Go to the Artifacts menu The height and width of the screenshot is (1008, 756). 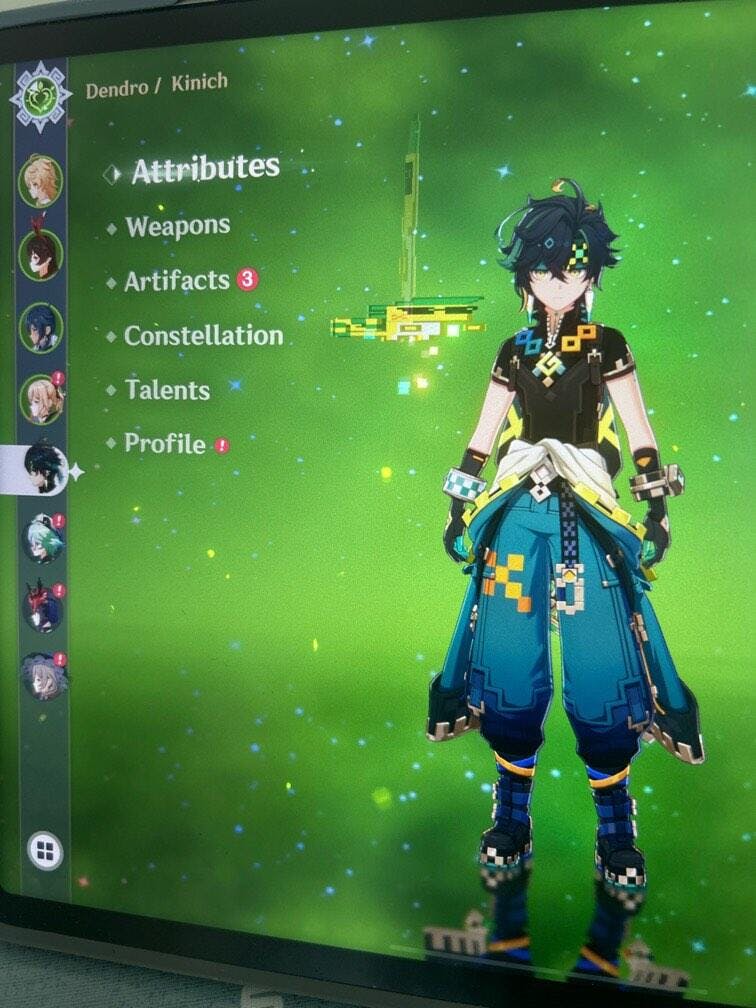pyautogui.click(x=177, y=282)
